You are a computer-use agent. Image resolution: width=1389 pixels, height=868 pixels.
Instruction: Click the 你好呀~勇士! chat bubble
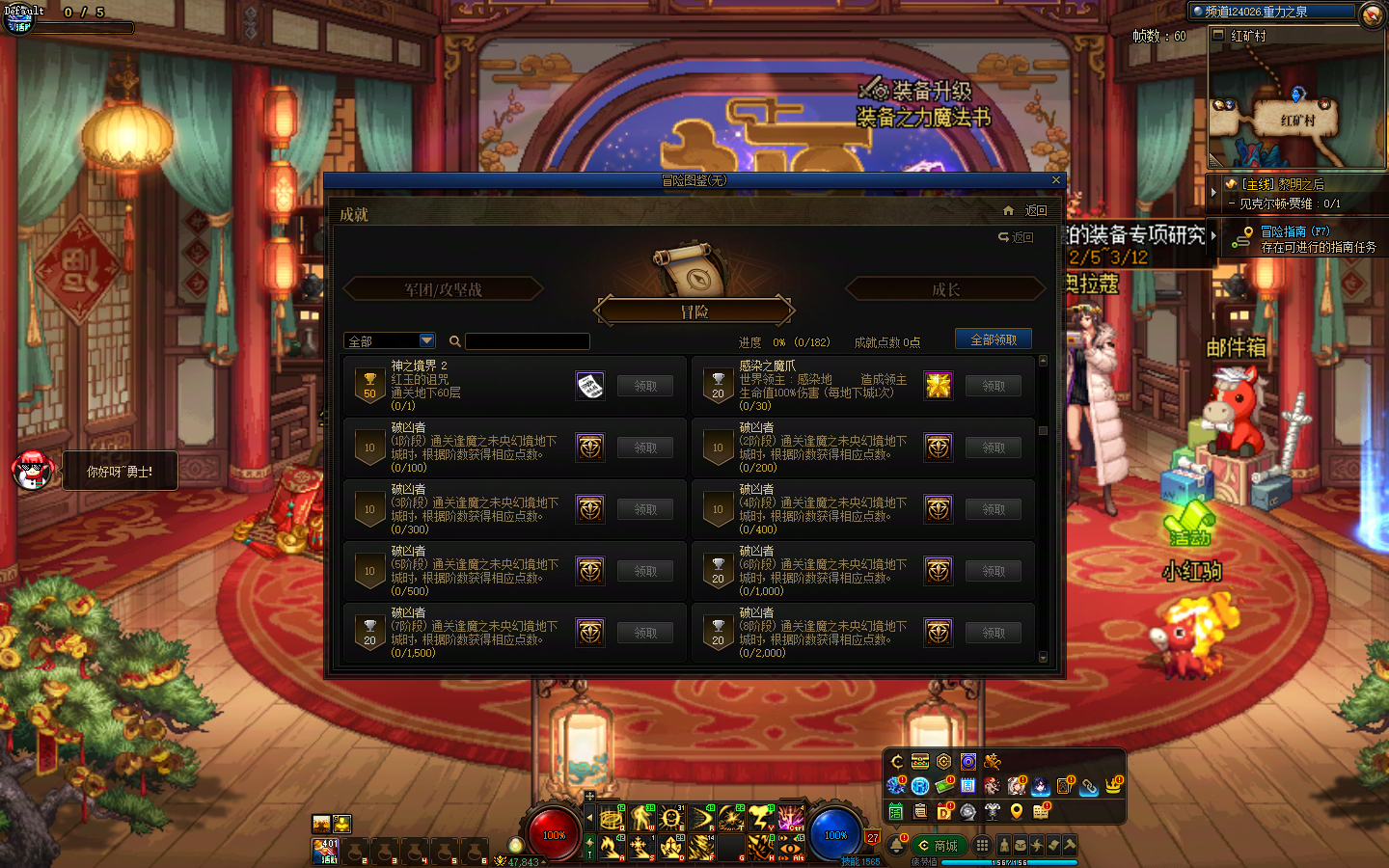point(120,471)
